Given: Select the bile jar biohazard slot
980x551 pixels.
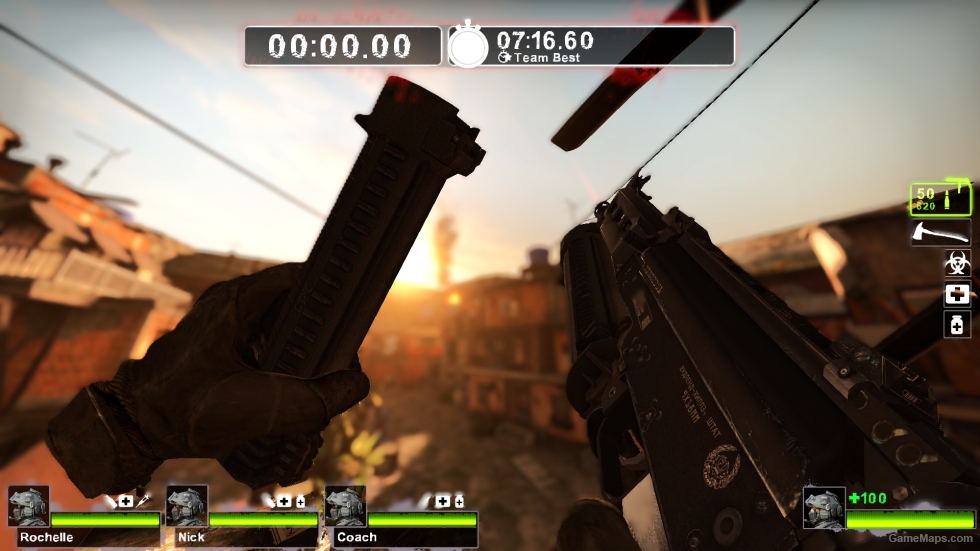Looking at the screenshot, I should pos(957,264).
